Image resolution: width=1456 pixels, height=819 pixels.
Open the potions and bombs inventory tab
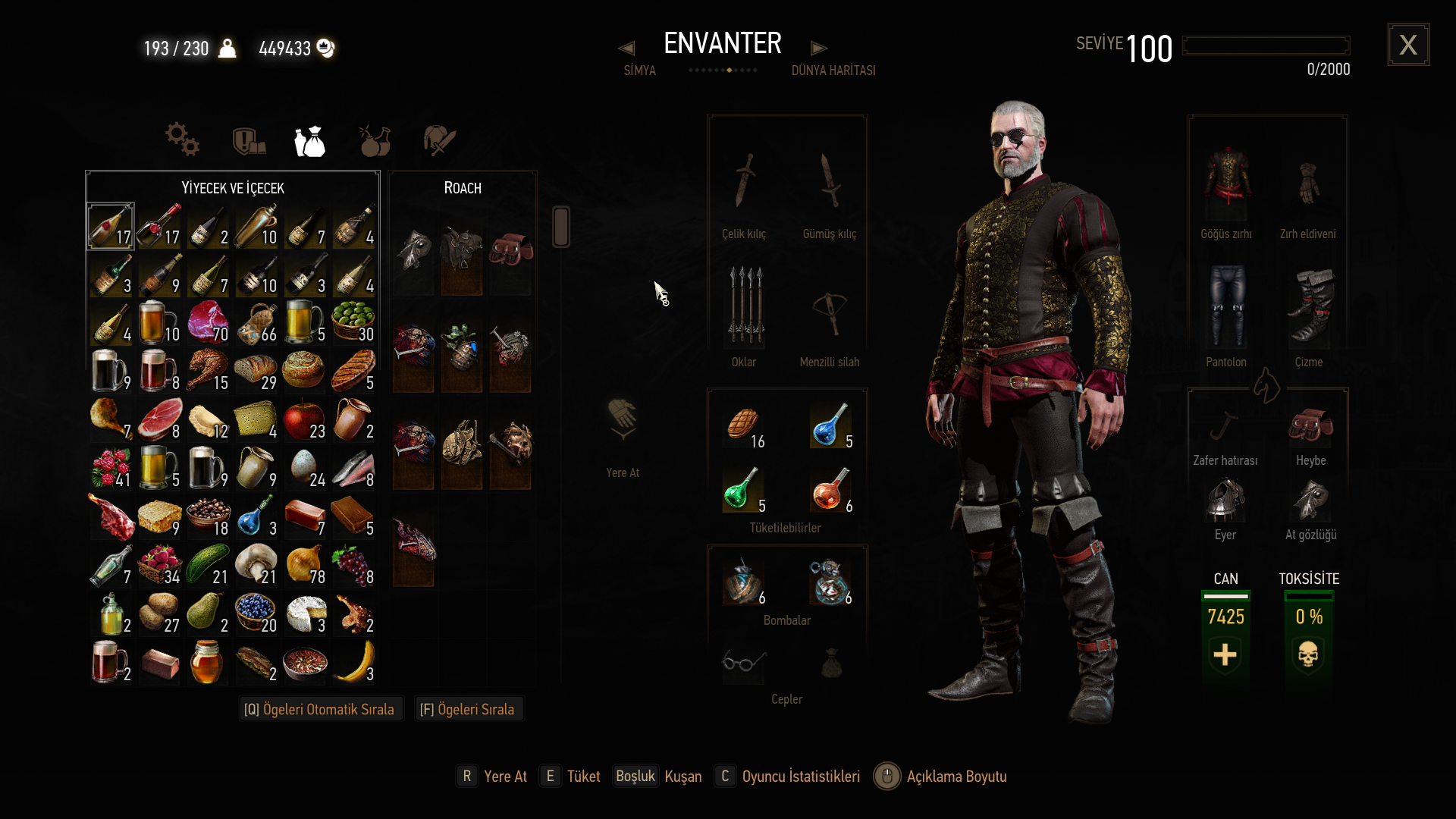point(375,141)
